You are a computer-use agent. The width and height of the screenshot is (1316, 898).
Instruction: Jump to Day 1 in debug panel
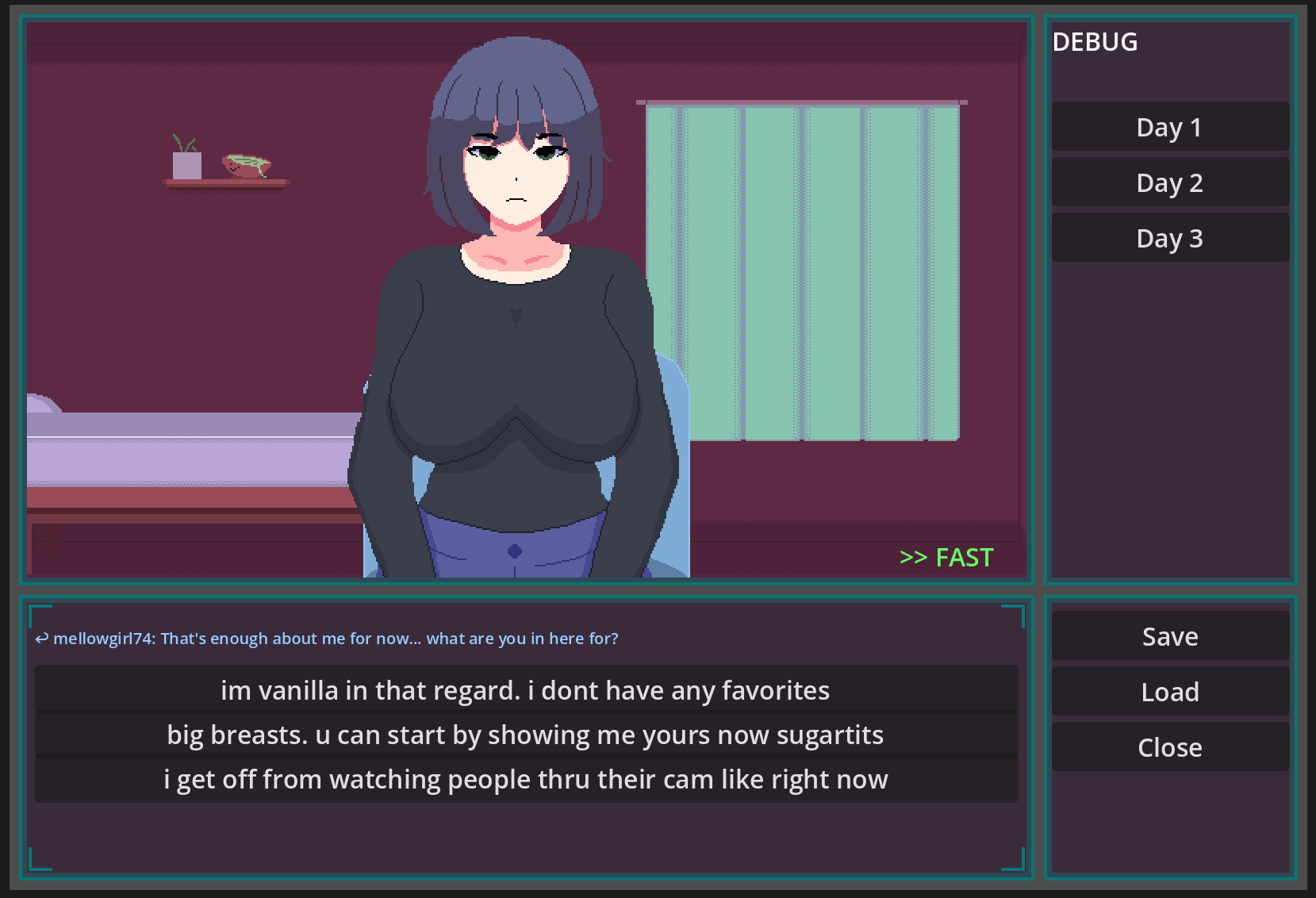tap(1169, 127)
